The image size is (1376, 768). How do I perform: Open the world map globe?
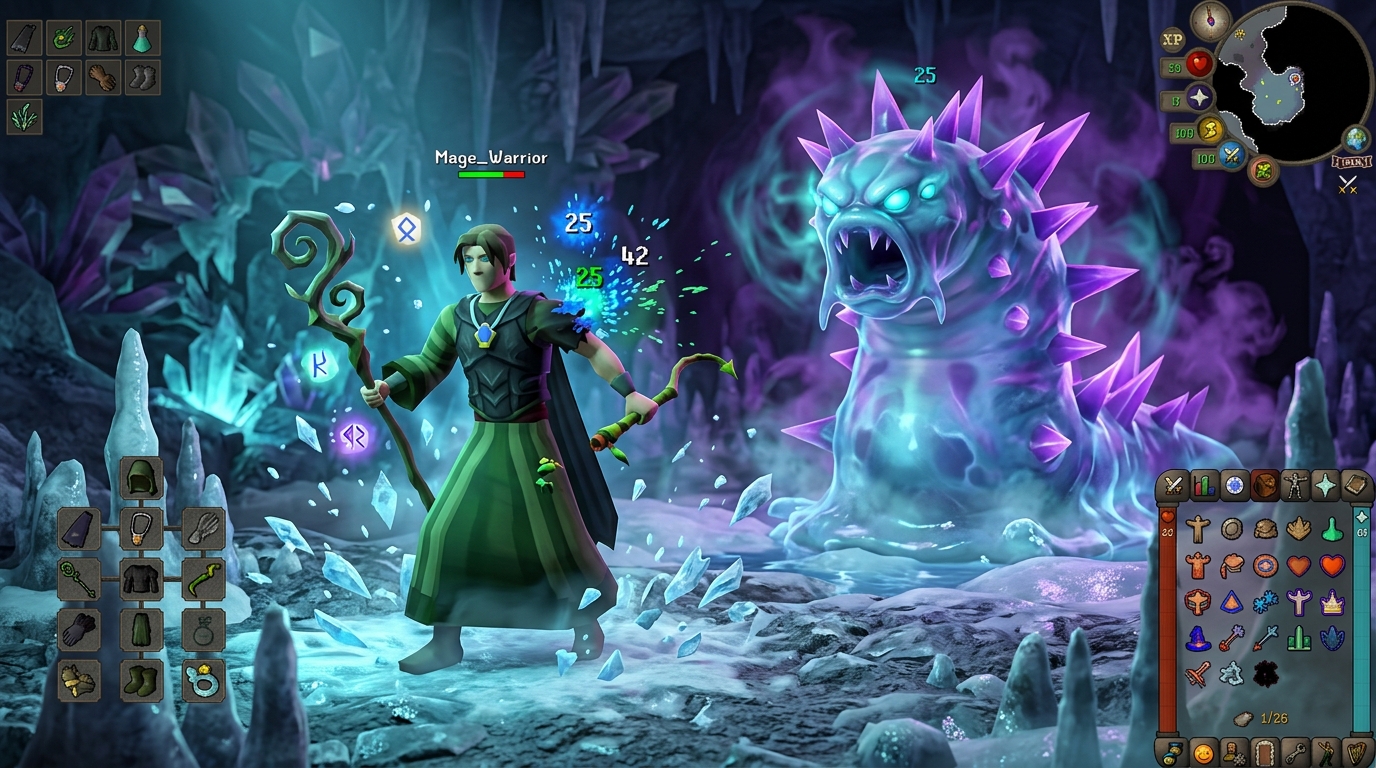(1354, 137)
